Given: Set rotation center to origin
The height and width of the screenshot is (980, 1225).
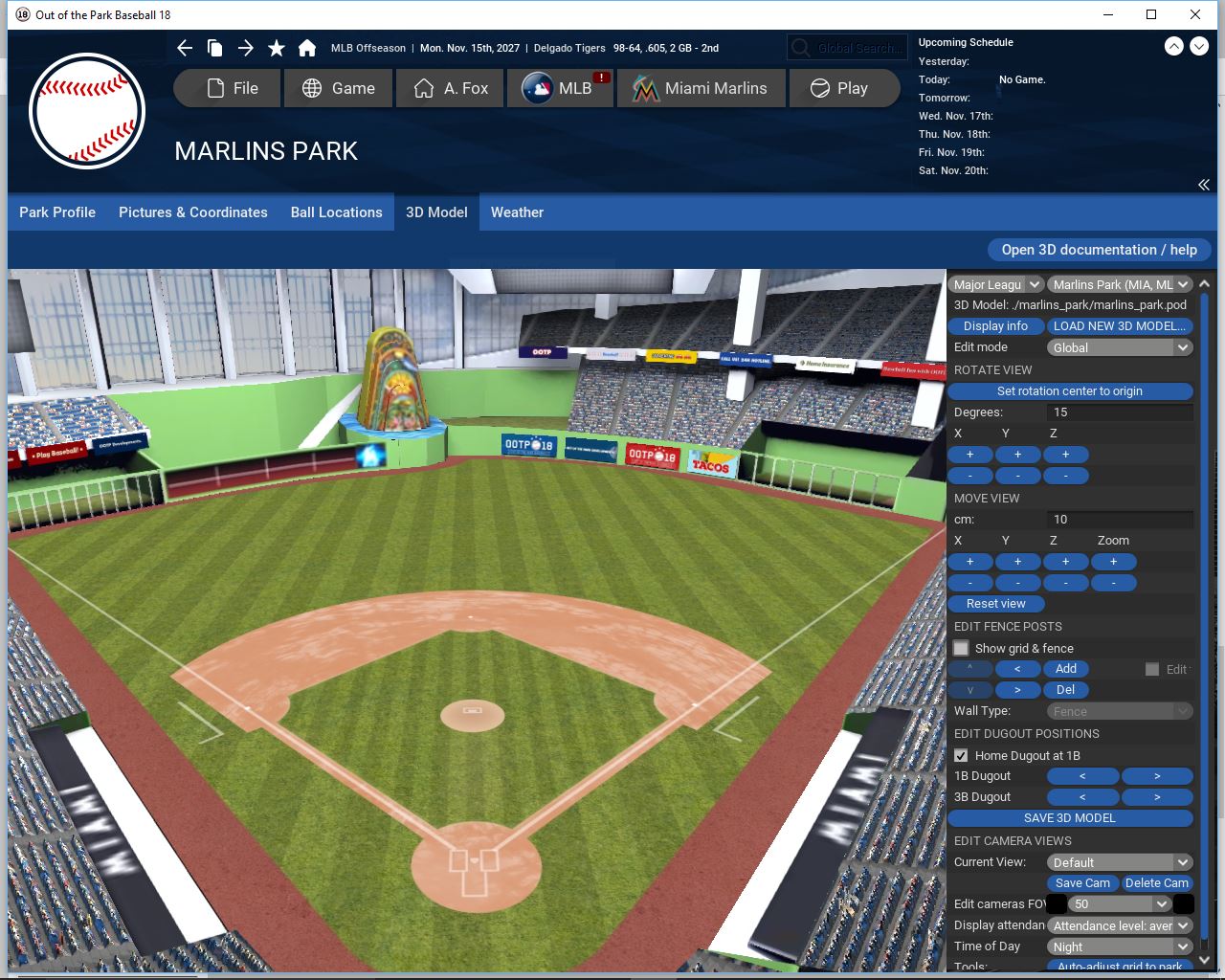Looking at the screenshot, I should point(1069,391).
